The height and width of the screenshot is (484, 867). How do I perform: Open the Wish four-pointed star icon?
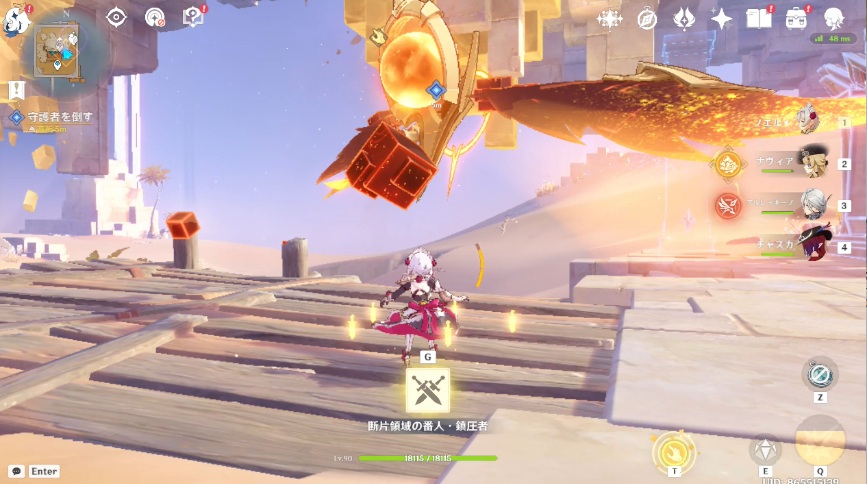coord(721,18)
